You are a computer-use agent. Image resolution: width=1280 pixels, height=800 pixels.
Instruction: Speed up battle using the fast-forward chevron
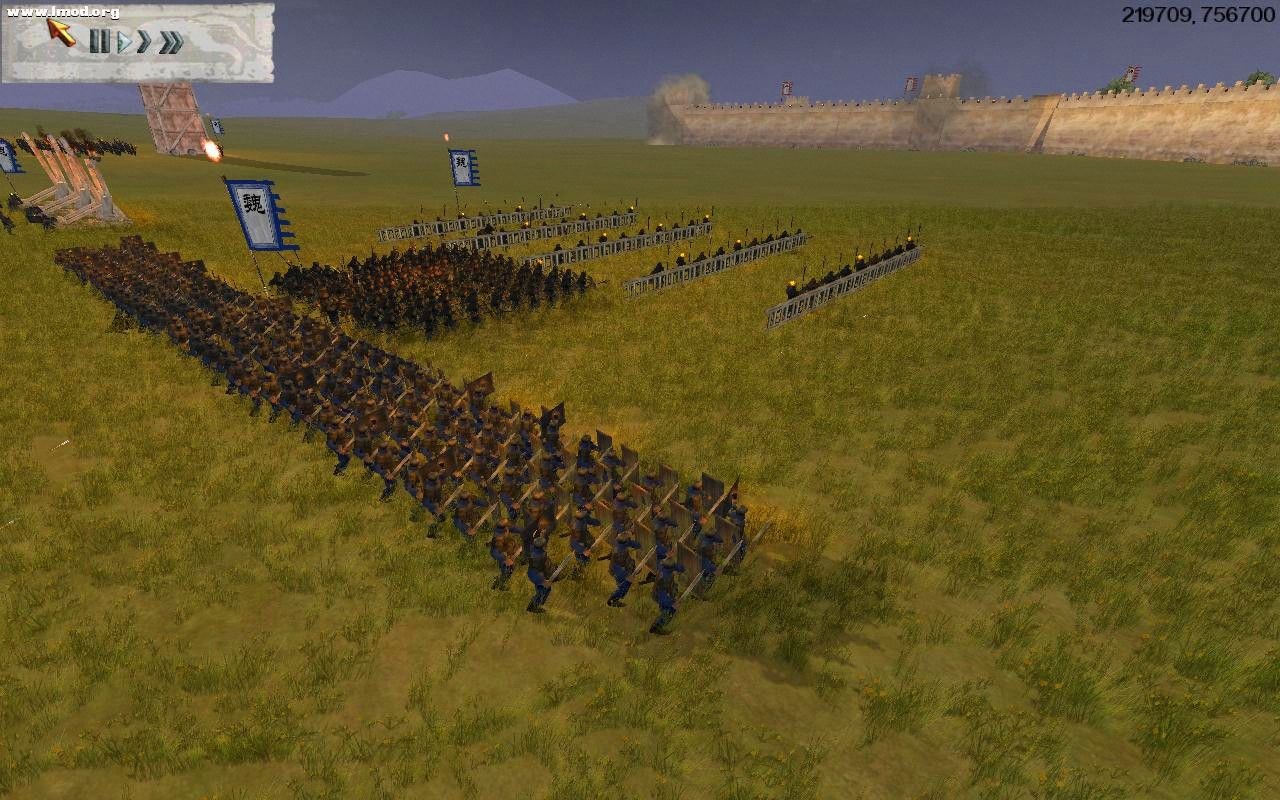pos(145,42)
